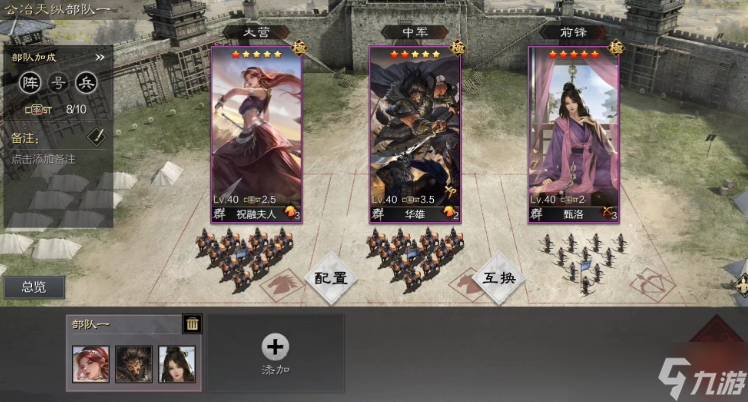Open the 阵 formation bonus
The image size is (748, 402).
pos(31,82)
